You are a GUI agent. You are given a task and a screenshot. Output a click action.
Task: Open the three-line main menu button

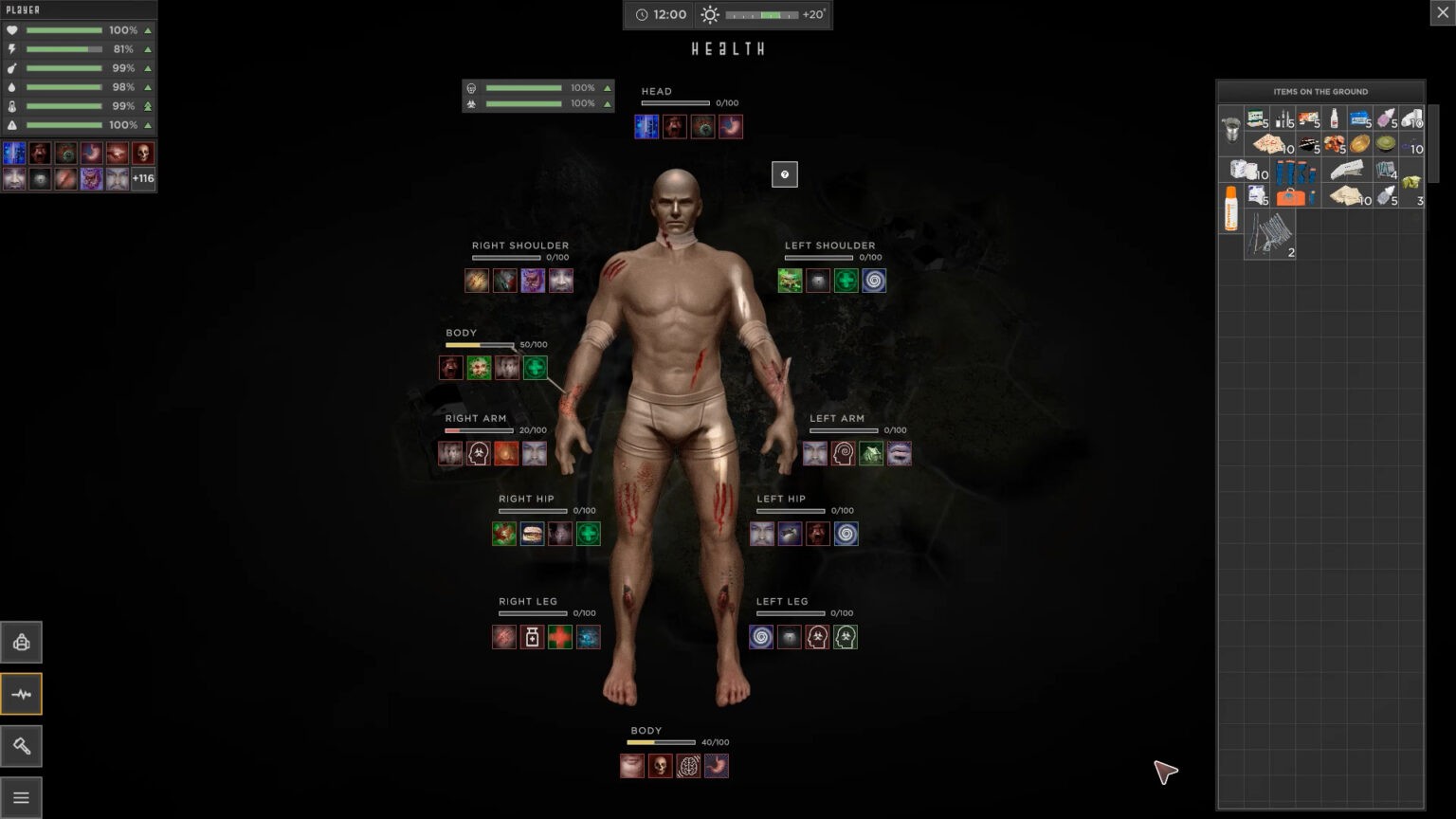point(21,797)
